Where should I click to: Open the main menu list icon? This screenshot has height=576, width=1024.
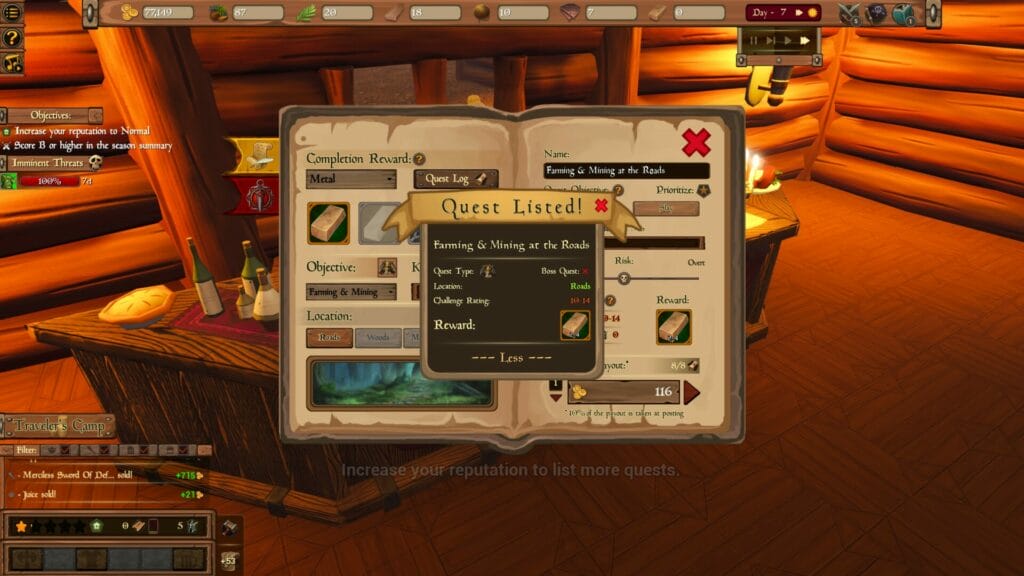(13, 13)
